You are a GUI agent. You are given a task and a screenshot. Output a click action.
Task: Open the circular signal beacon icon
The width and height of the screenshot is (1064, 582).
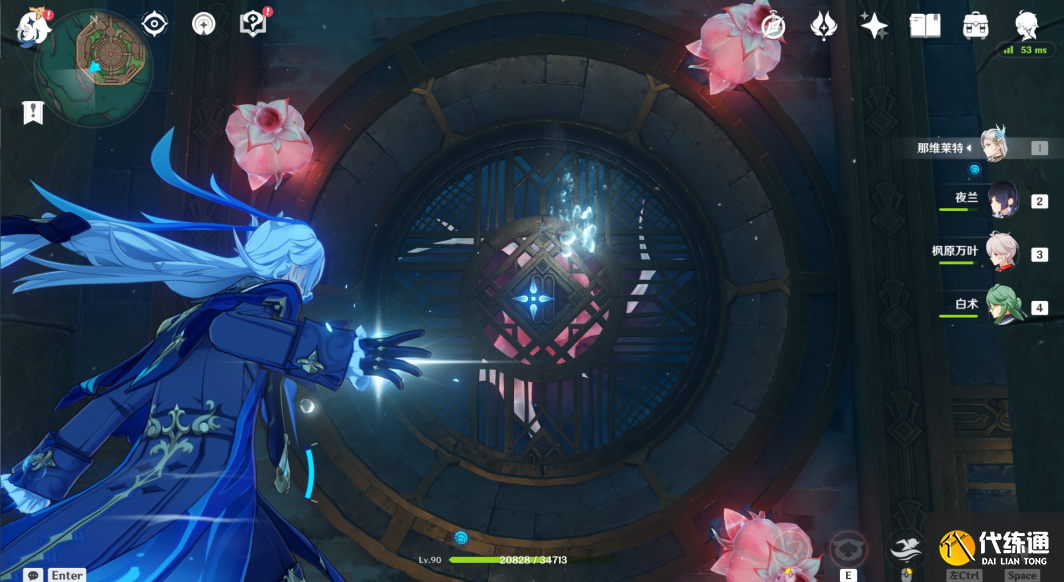(204, 24)
